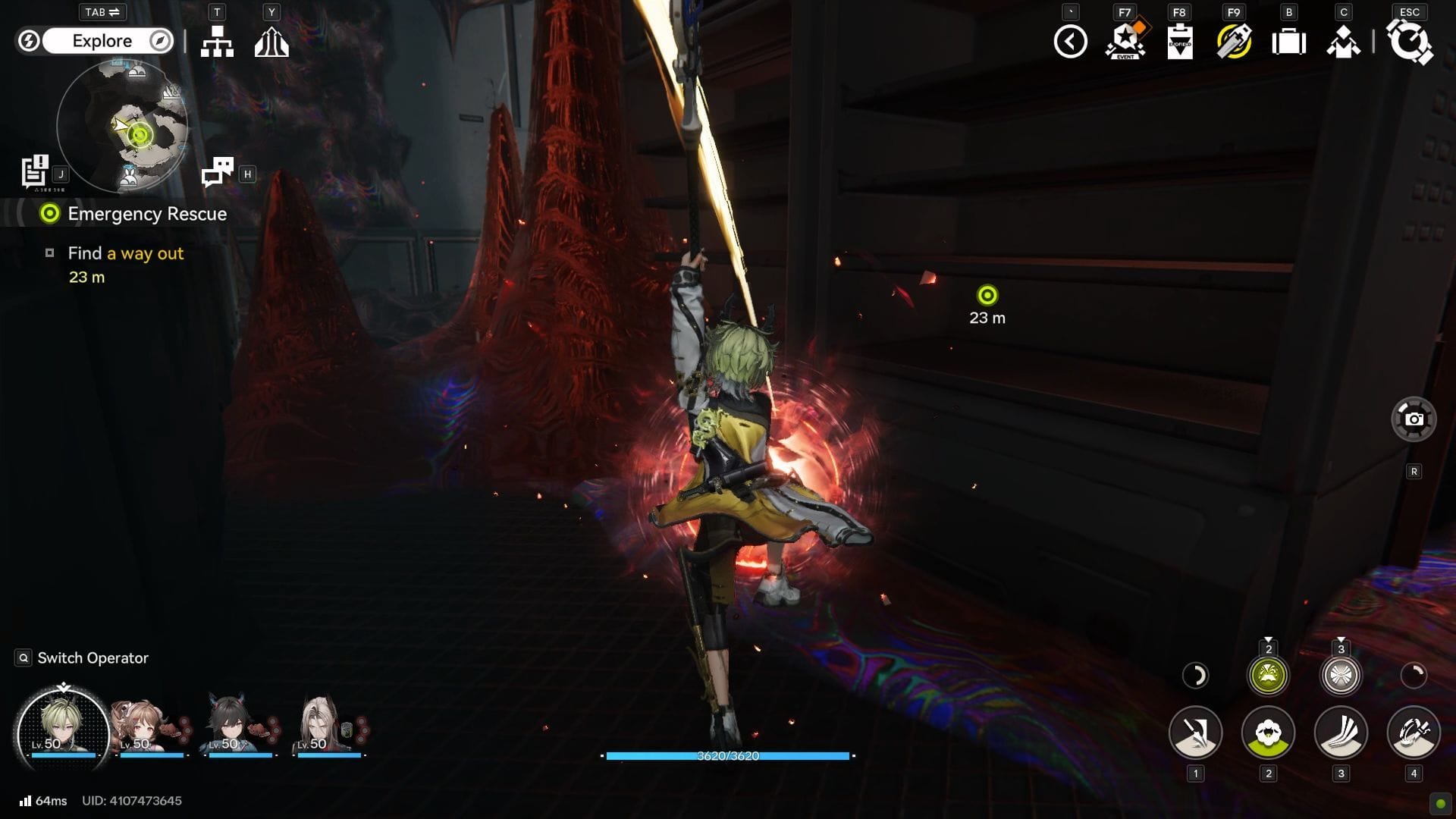1456x819 pixels.
Task: Expand the Emergency Rescue objective entry
Action: click(148, 214)
